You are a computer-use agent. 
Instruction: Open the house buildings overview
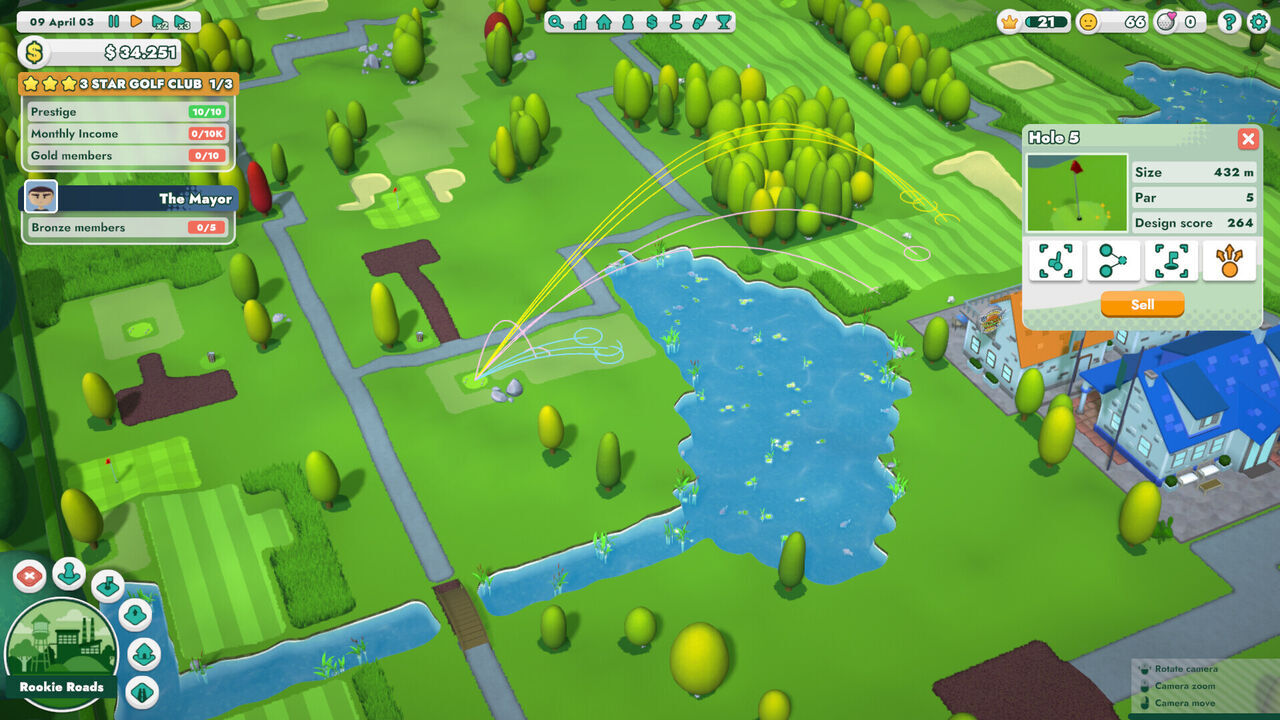604,21
